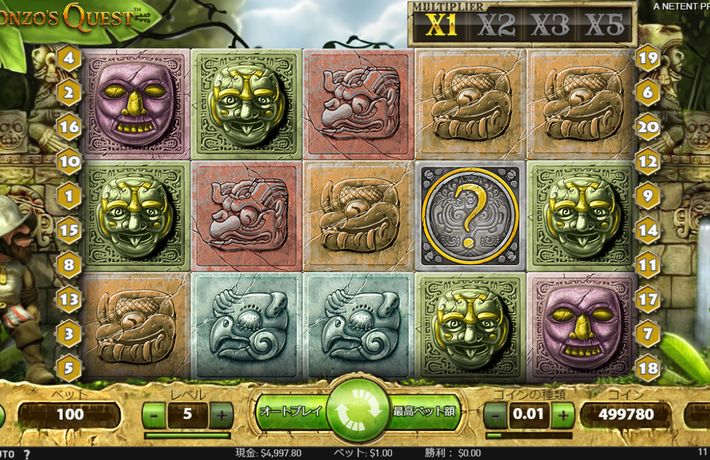The width and height of the screenshot is (710, 460).
Task: Select payline number 4 marker
Action: click(69, 58)
